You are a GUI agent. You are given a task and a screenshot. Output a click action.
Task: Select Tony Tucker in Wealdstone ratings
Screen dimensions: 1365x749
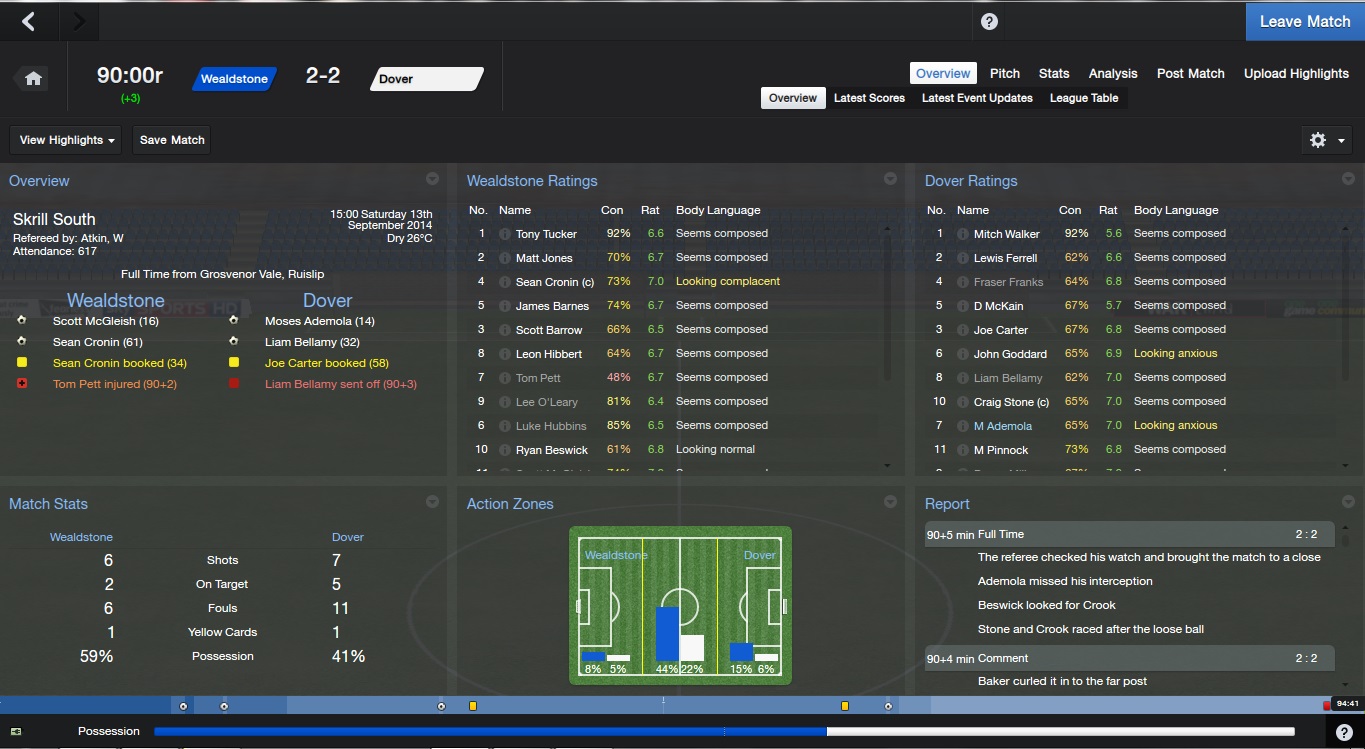(x=546, y=234)
